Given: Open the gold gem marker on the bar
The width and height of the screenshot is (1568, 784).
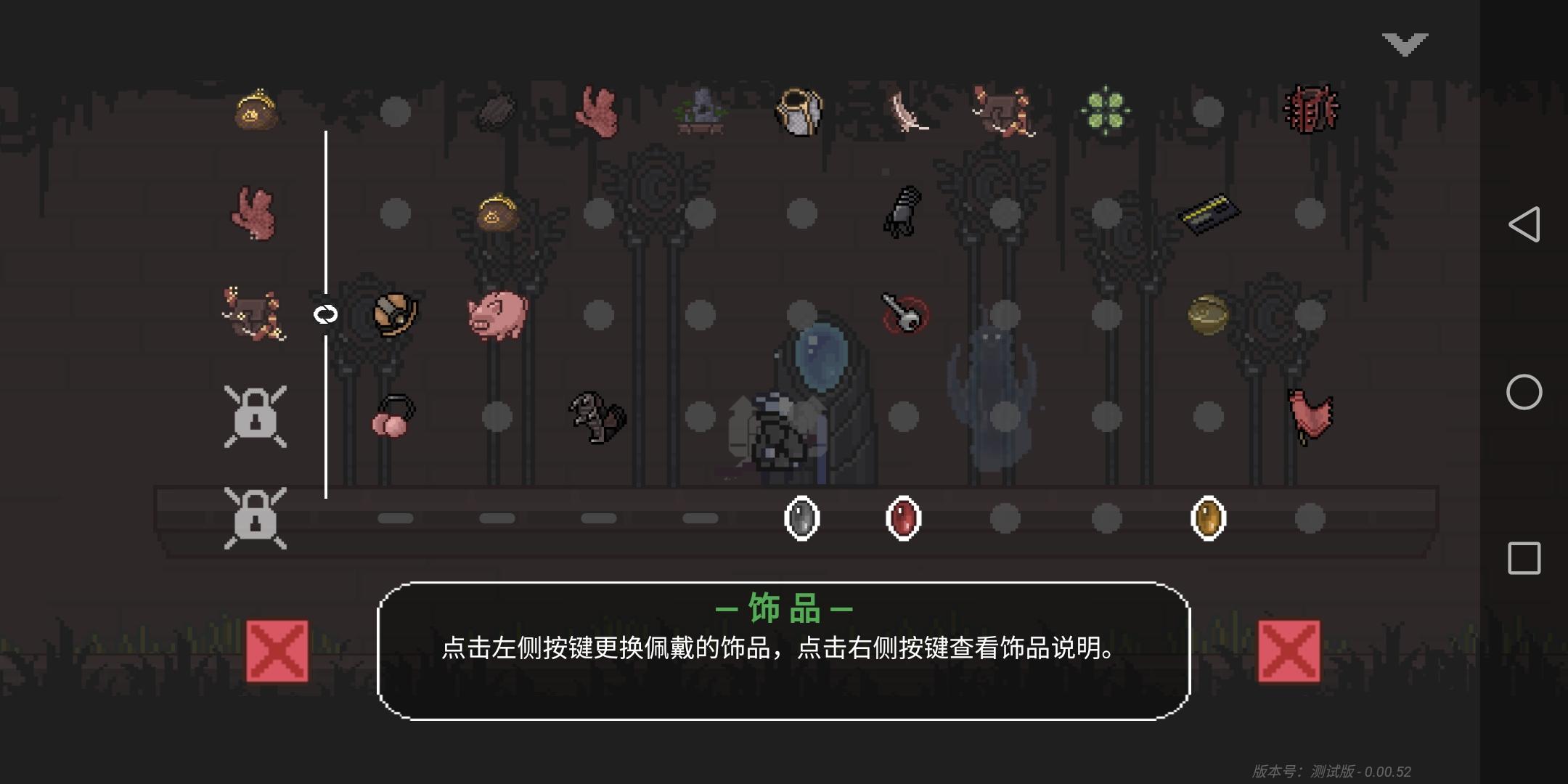Looking at the screenshot, I should click(1208, 518).
